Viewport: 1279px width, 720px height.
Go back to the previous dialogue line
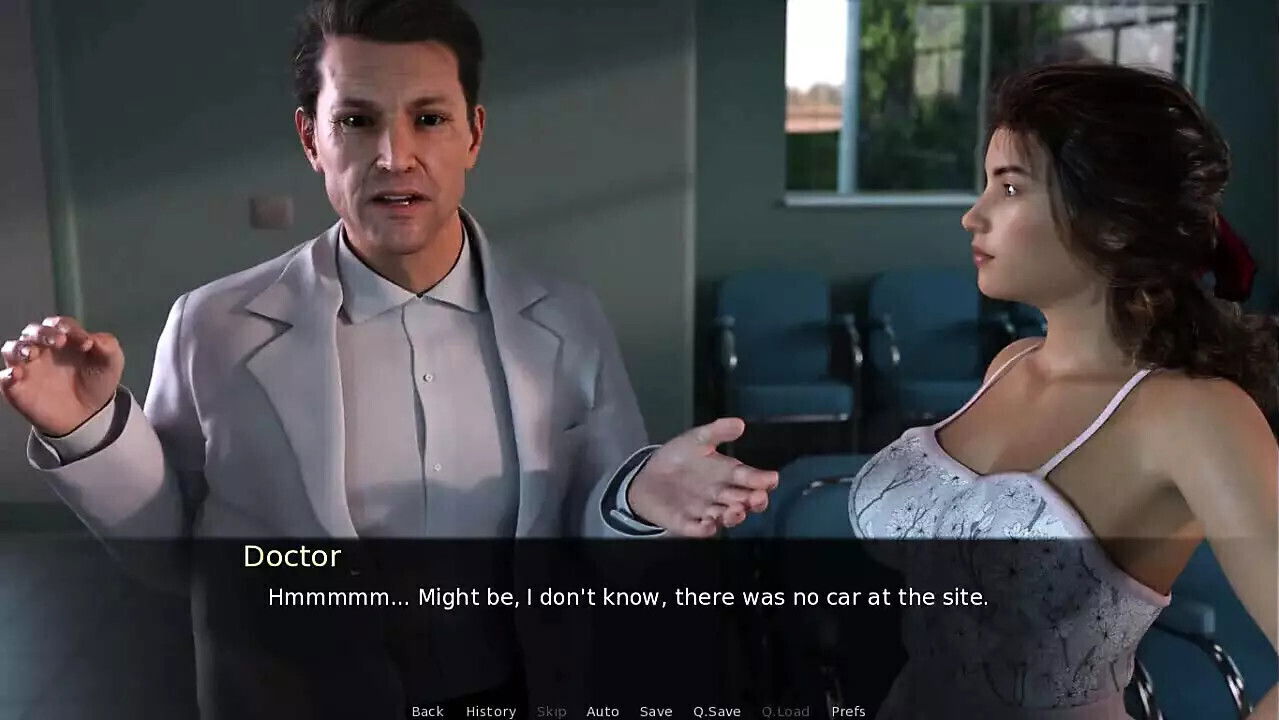tap(427, 711)
